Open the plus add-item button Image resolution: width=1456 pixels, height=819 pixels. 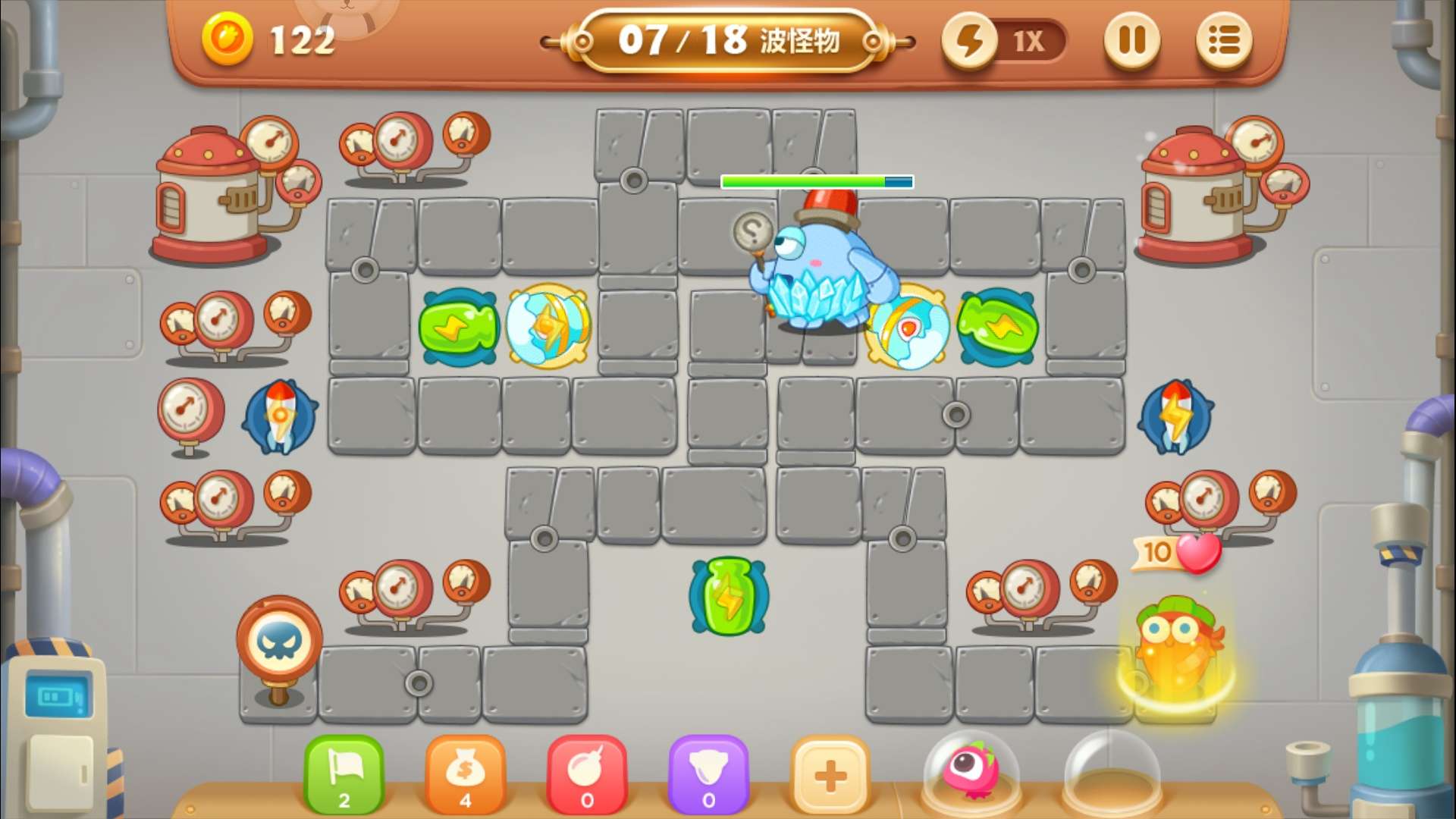tap(830, 775)
